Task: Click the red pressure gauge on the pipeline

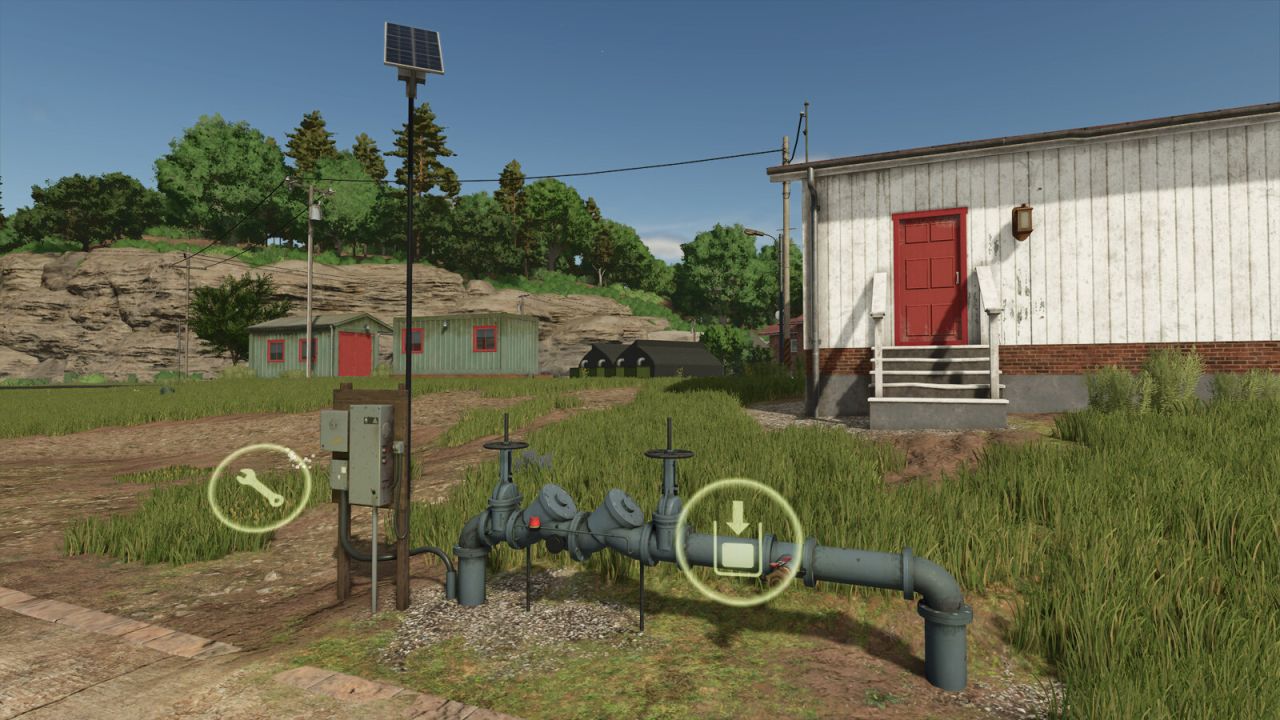Action: [x=534, y=523]
